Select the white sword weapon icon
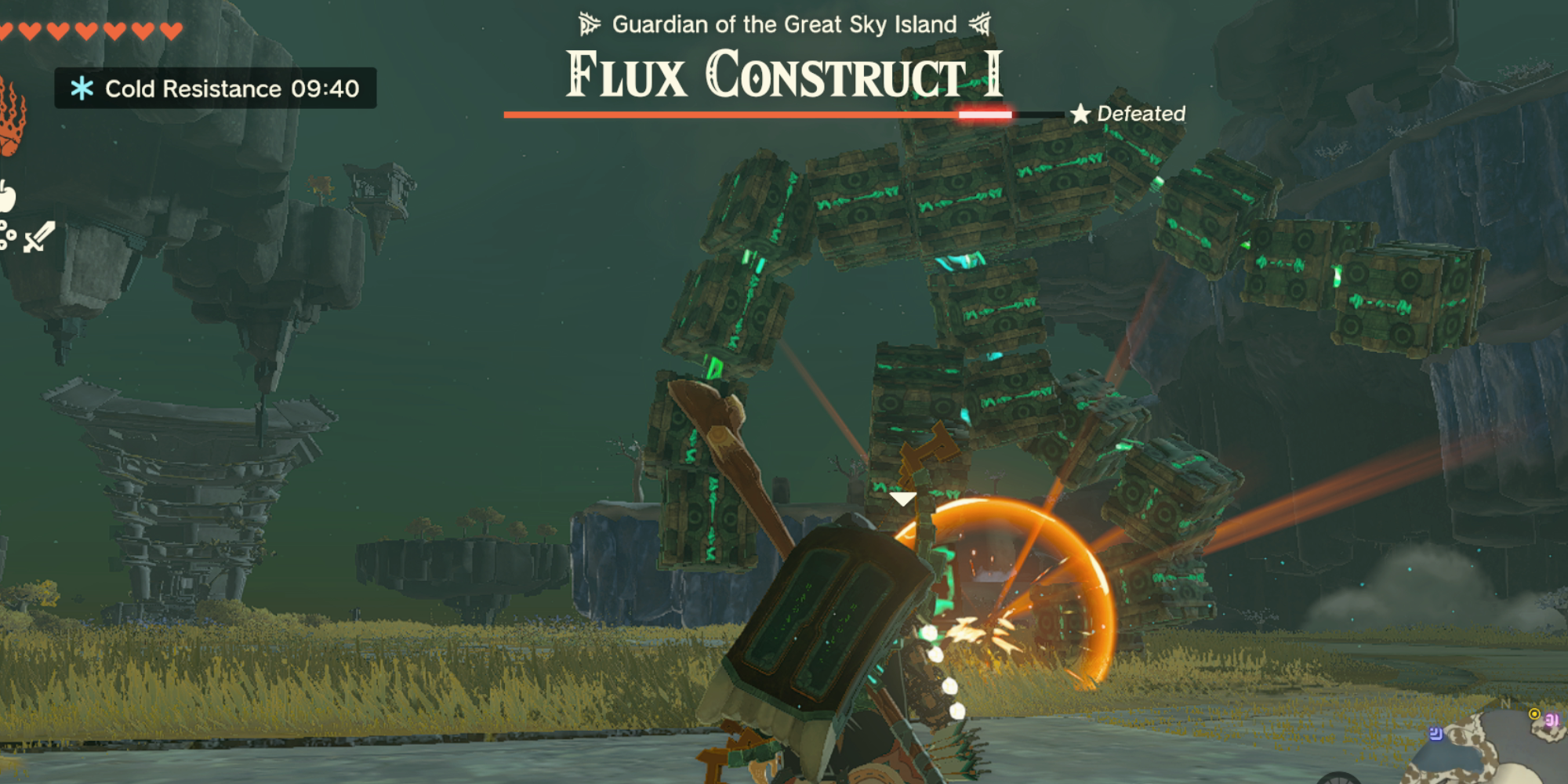The height and width of the screenshot is (784, 1568). pyautogui.click(x=38, y=236)
